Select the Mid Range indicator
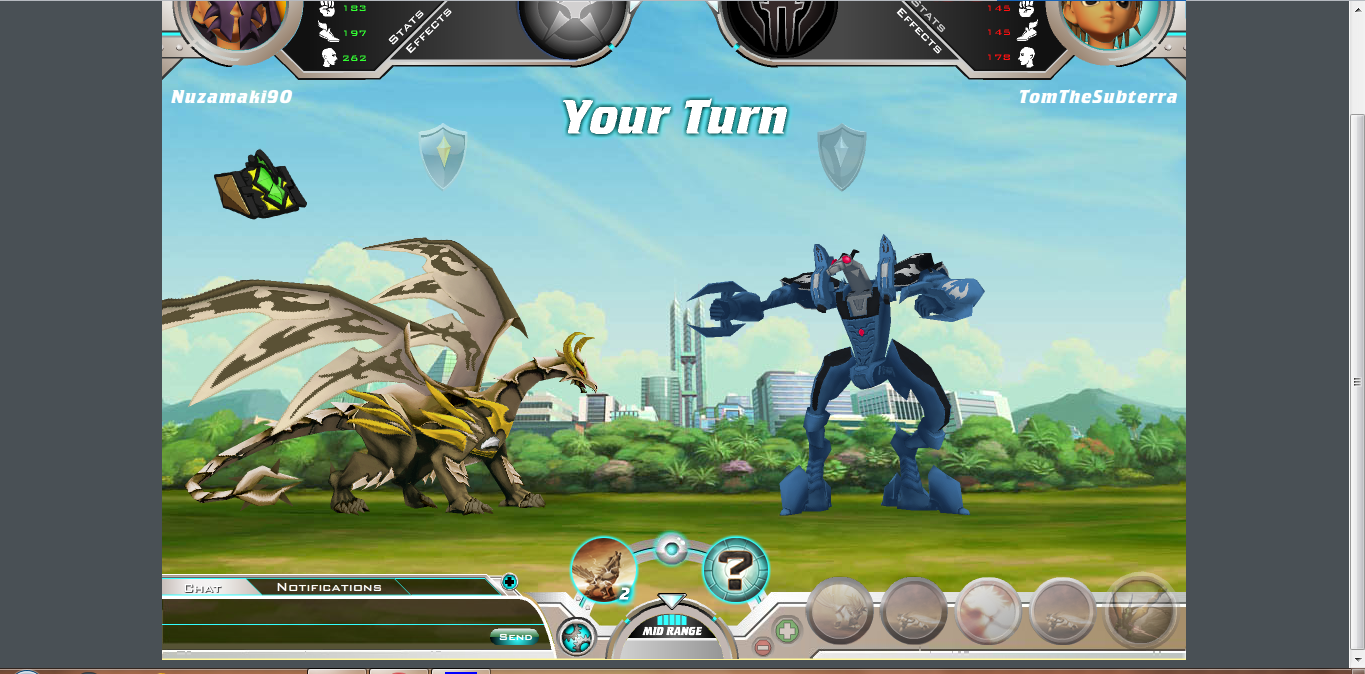This screenshot has width=1365, height=674. [x=671, y=631]
